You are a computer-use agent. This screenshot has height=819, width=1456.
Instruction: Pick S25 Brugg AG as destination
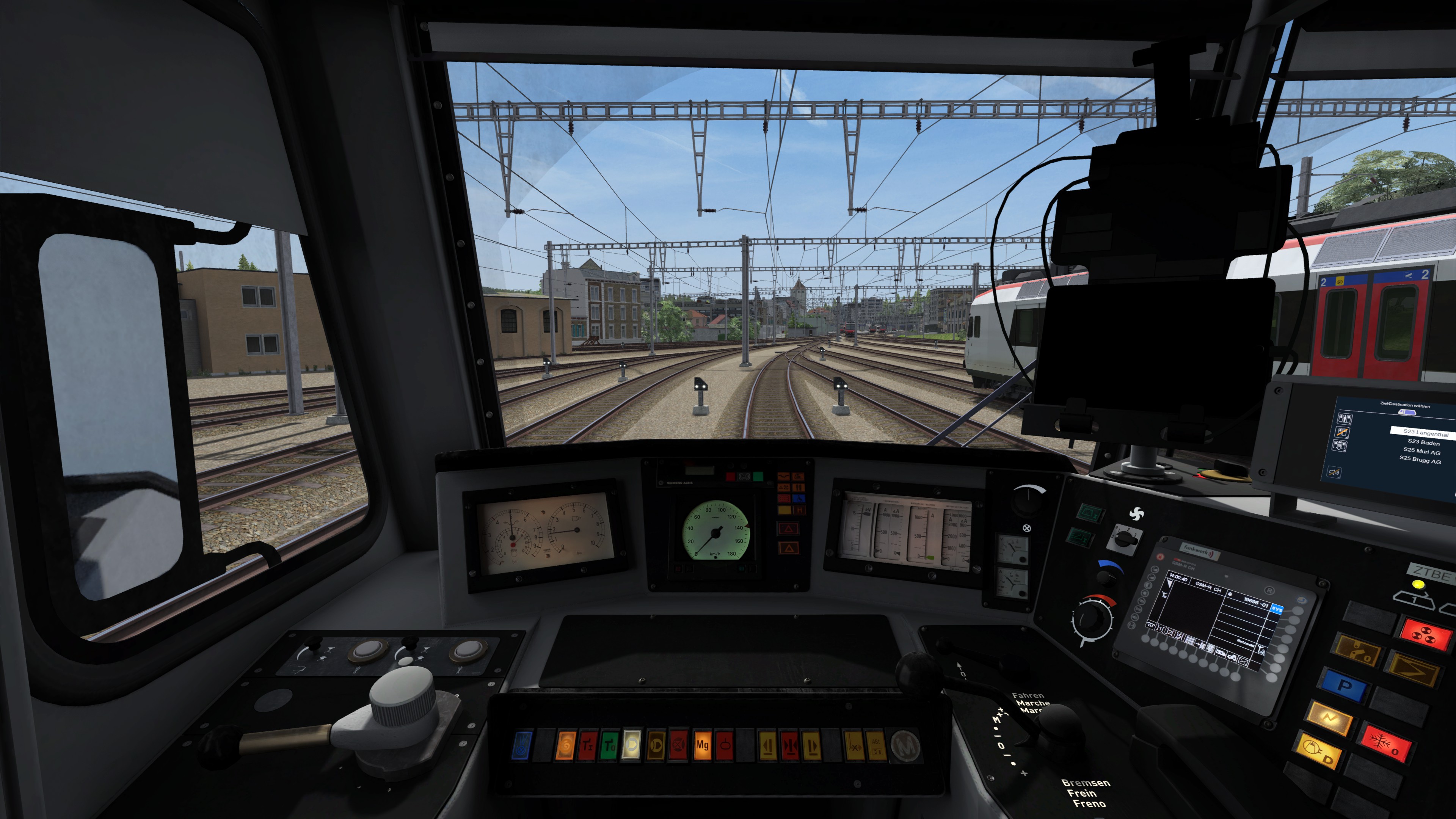1420,460
